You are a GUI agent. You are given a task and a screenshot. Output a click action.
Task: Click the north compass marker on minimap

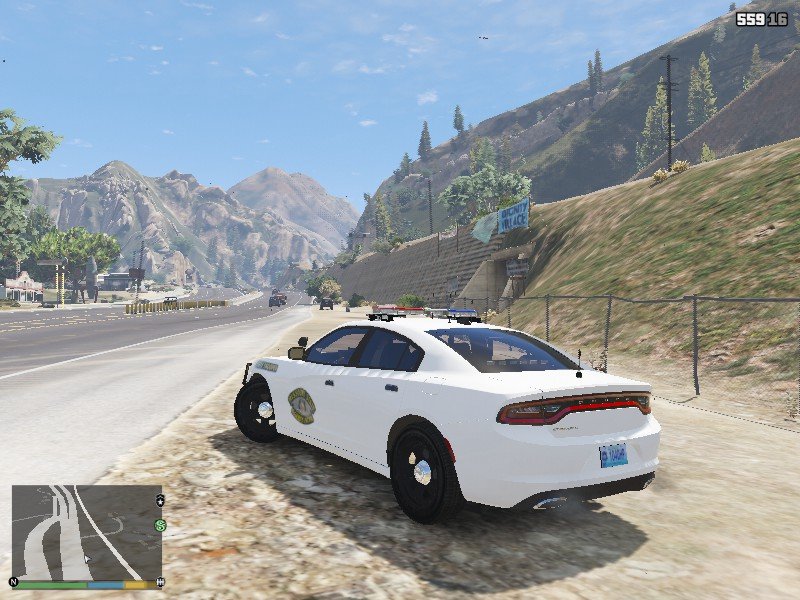[x=14, y=582]
